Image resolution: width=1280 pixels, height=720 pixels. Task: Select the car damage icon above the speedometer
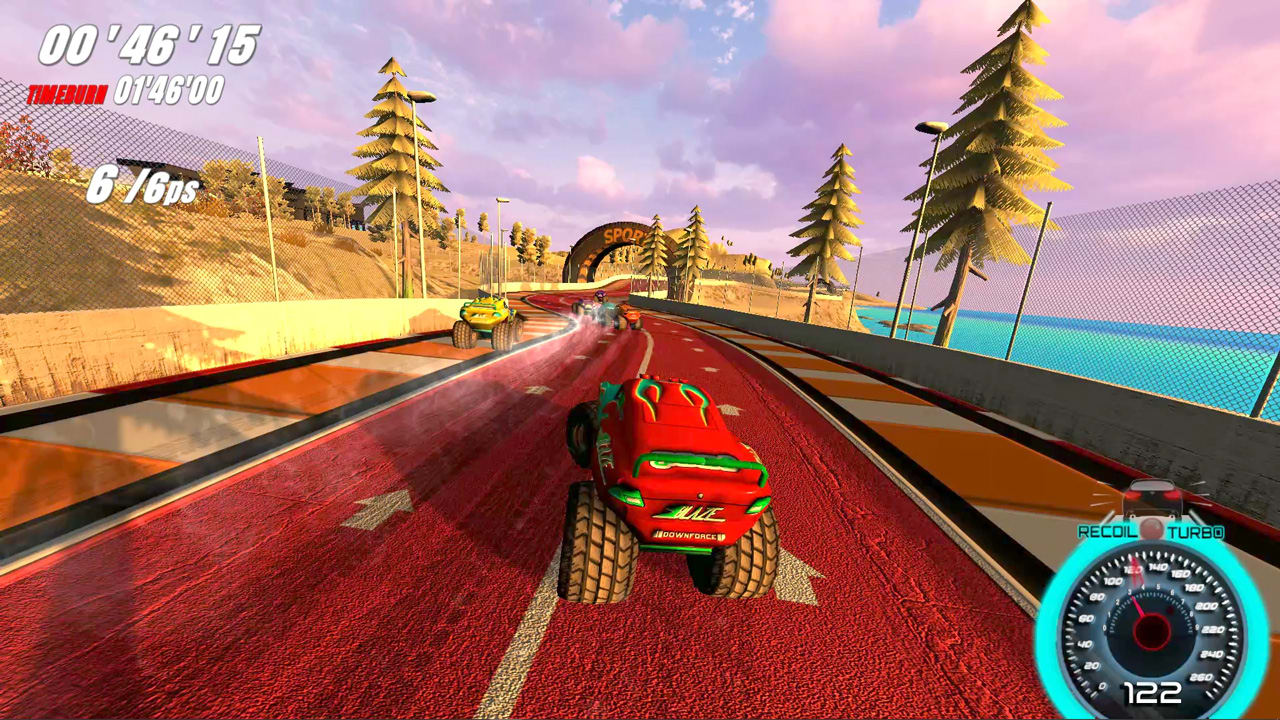point(1152,498)
